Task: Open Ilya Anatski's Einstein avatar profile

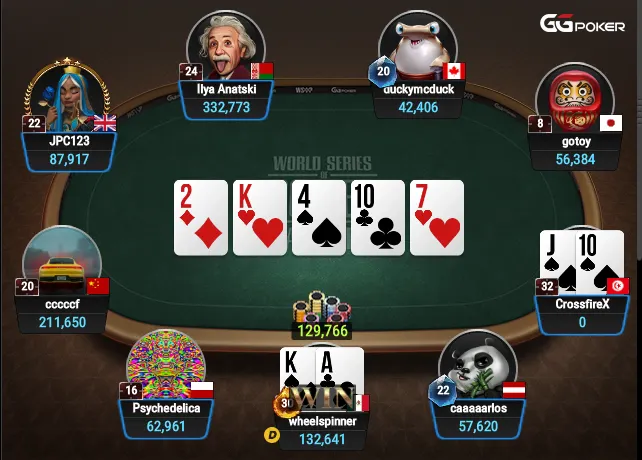Action: click(229, 44)
